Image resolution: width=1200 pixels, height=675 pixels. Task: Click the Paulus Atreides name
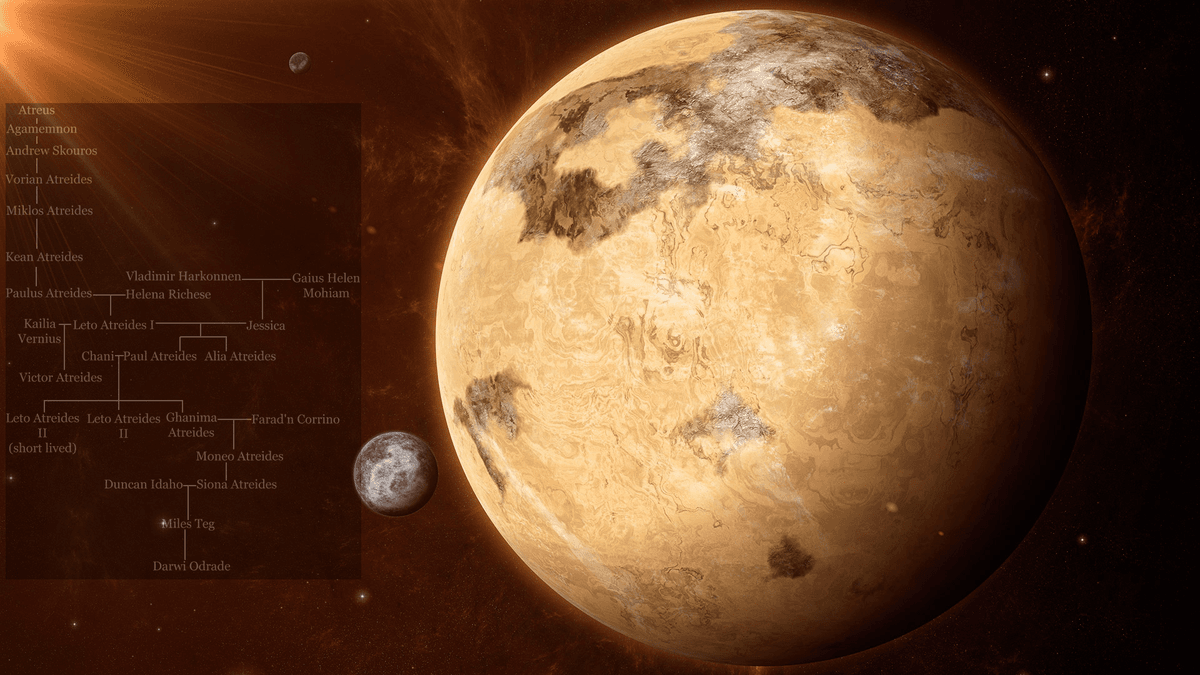click(x=49, y=294)
